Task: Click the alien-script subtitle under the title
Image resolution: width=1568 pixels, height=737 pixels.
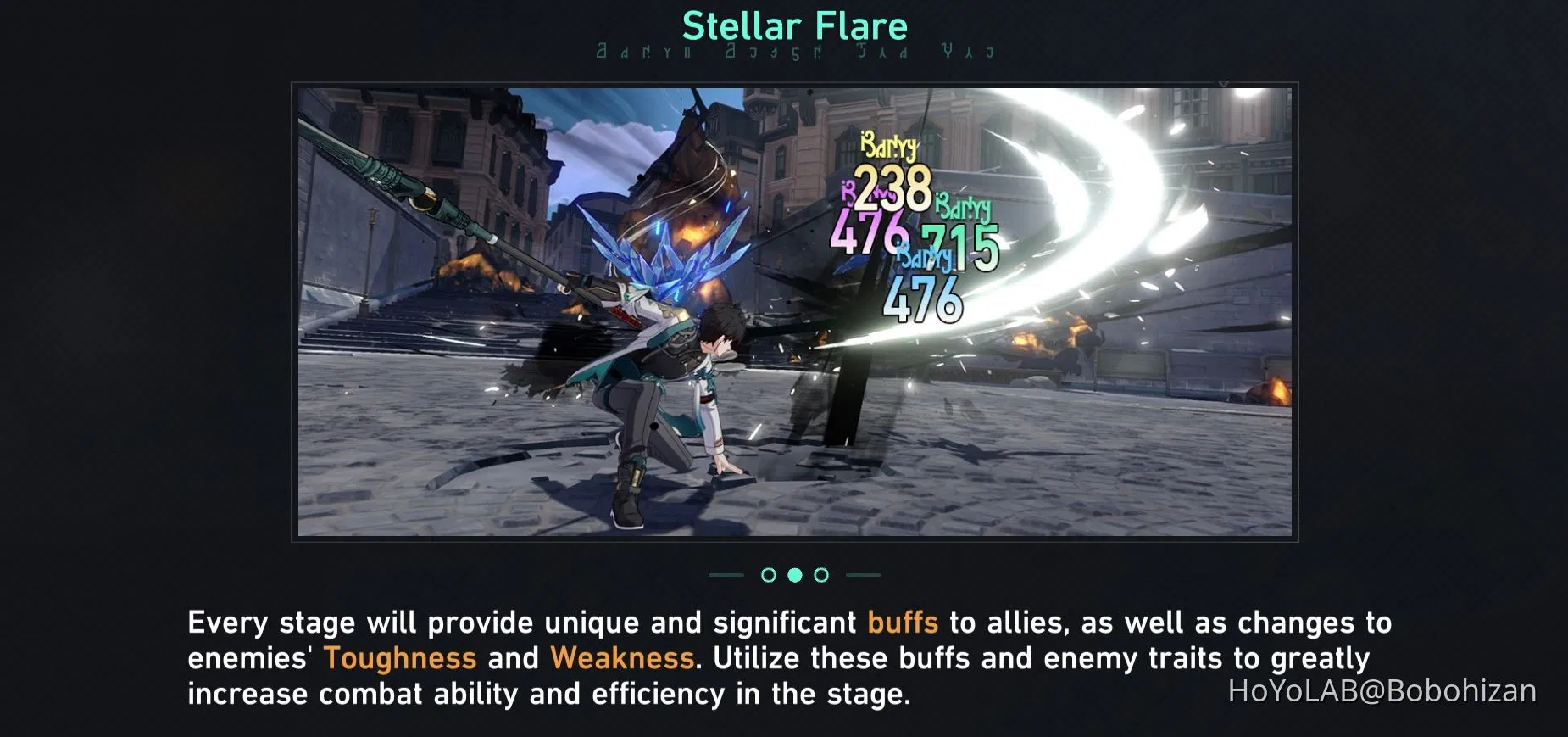Action: [793, 51]
